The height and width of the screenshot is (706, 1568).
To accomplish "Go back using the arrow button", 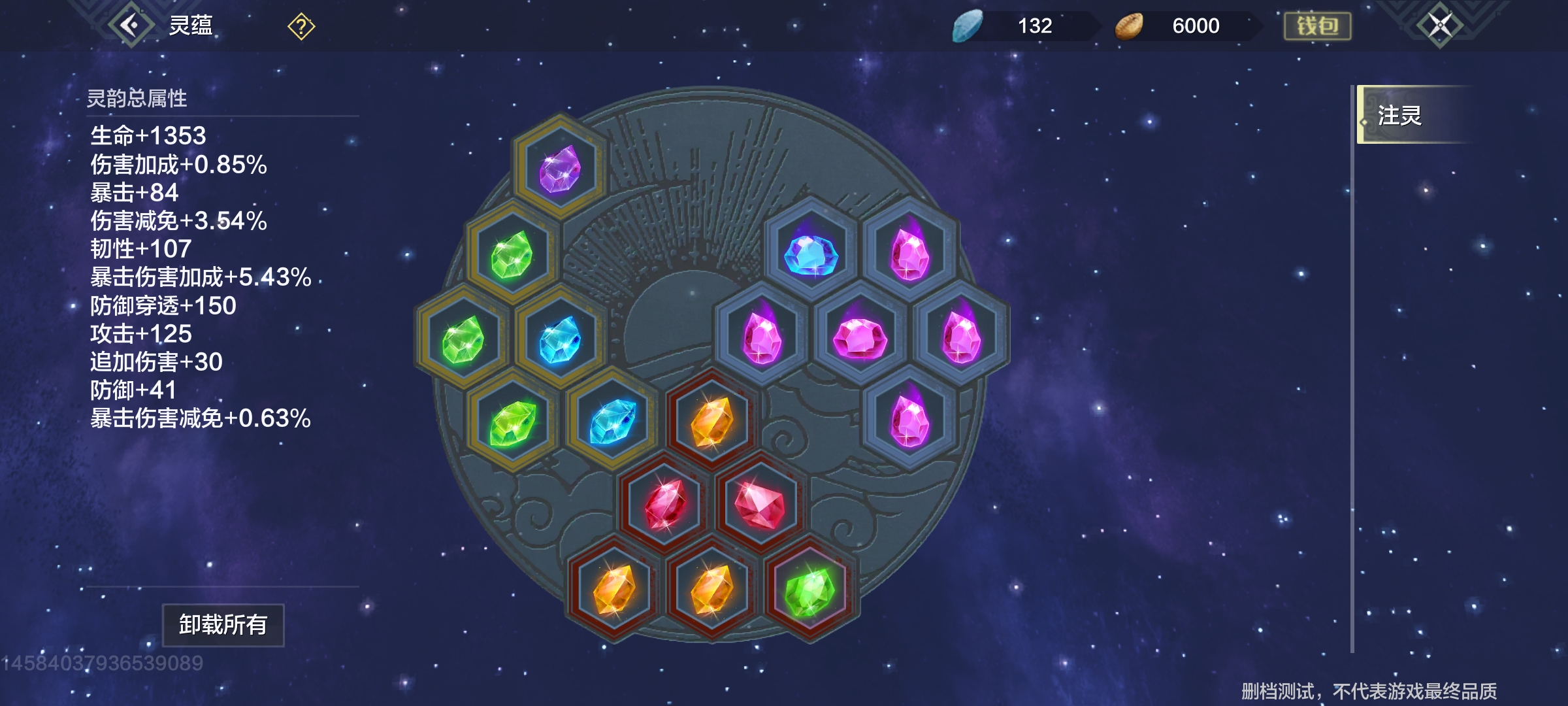I will pos(131,26).
